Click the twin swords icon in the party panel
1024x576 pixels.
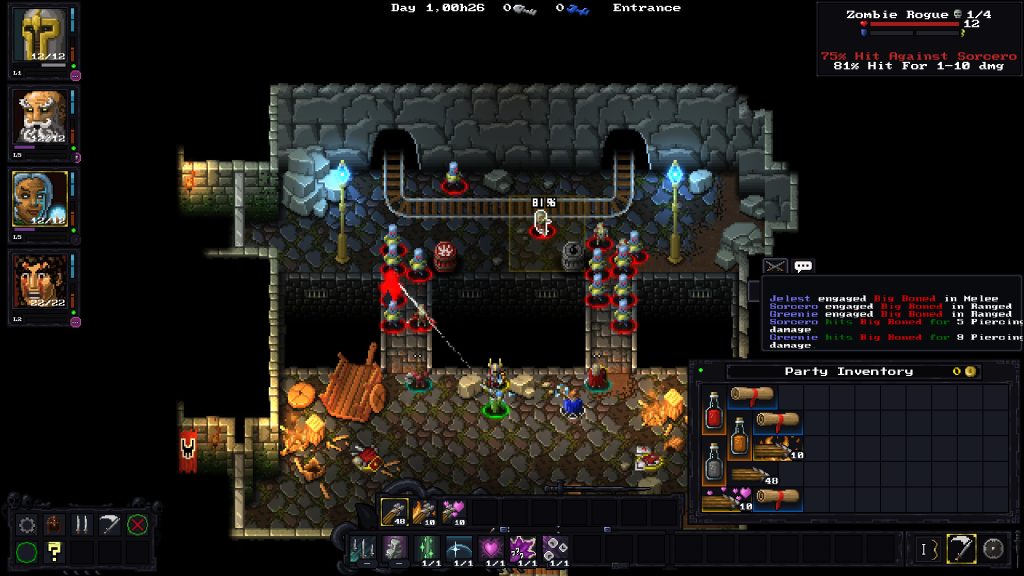[83, 524]
